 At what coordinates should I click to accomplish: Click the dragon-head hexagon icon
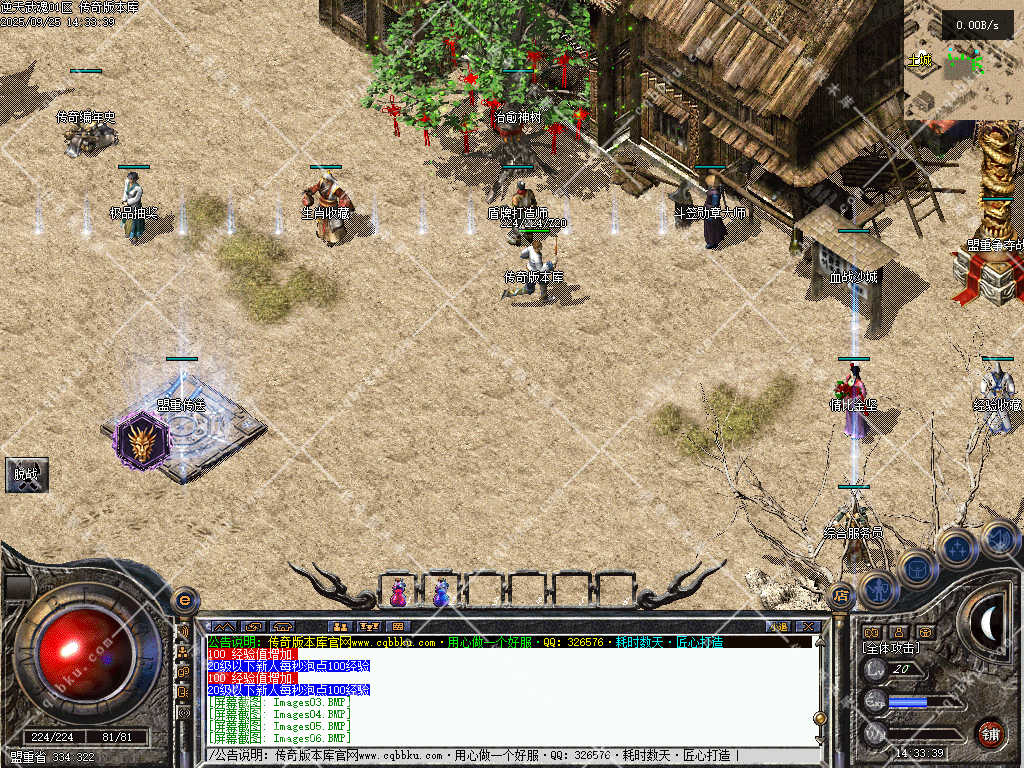click(x=138, y=441)
